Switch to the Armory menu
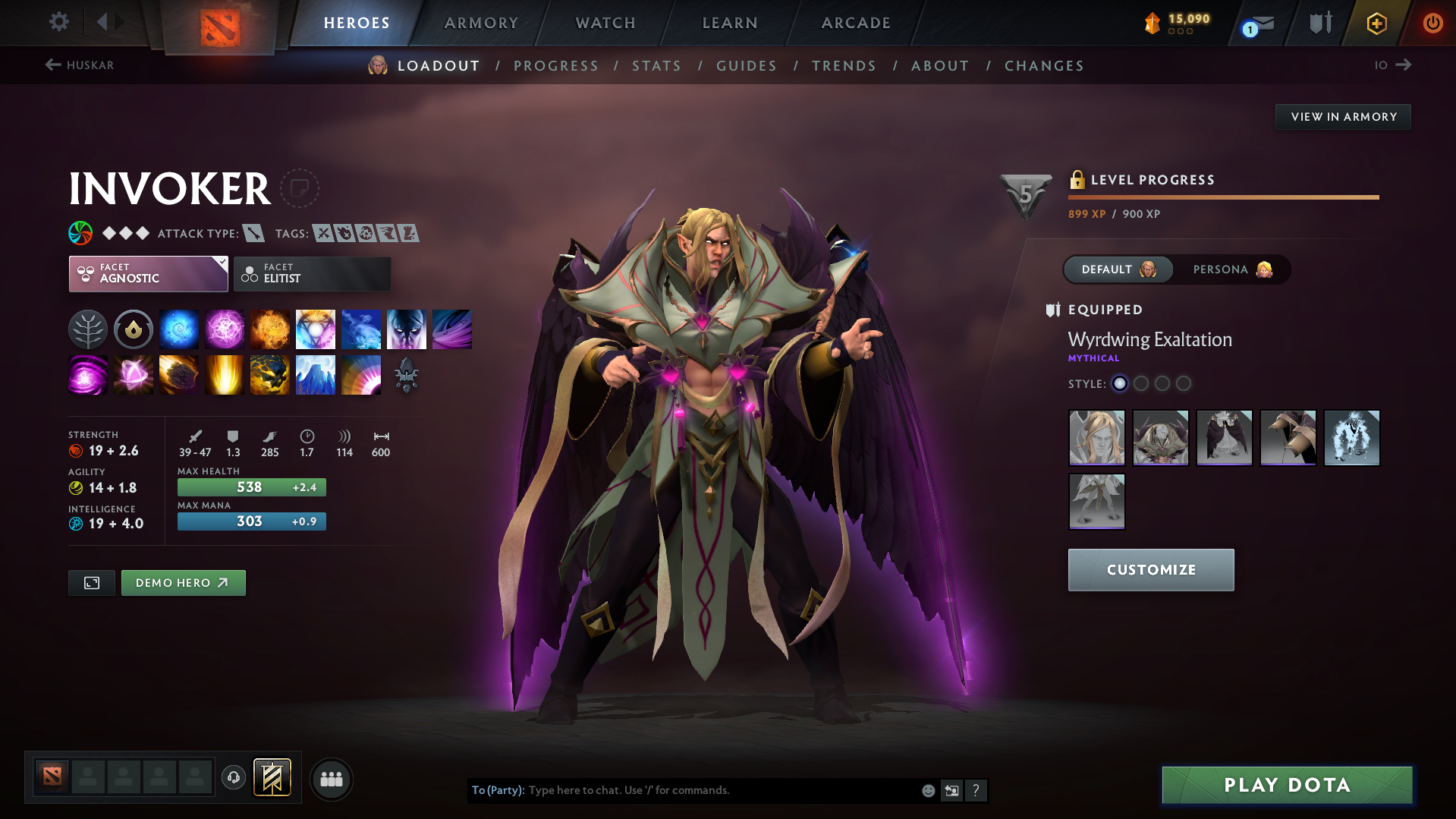Screen dimensions: 1456x819 [x=481, y=23]
